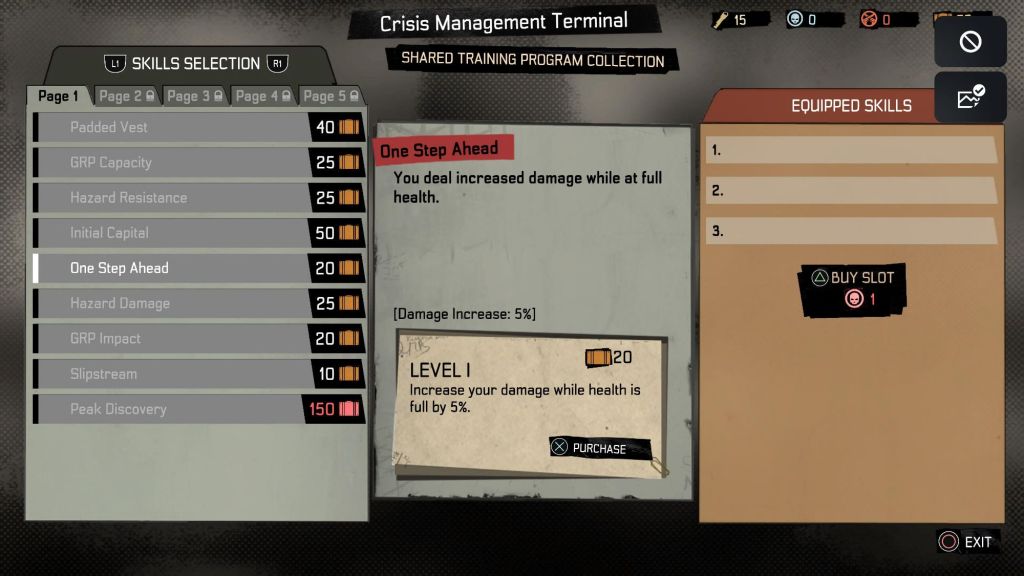Purchase the Level I skill upgrade
The image size is (1024, 576).
pyautogui.click(x=600, y=448)
